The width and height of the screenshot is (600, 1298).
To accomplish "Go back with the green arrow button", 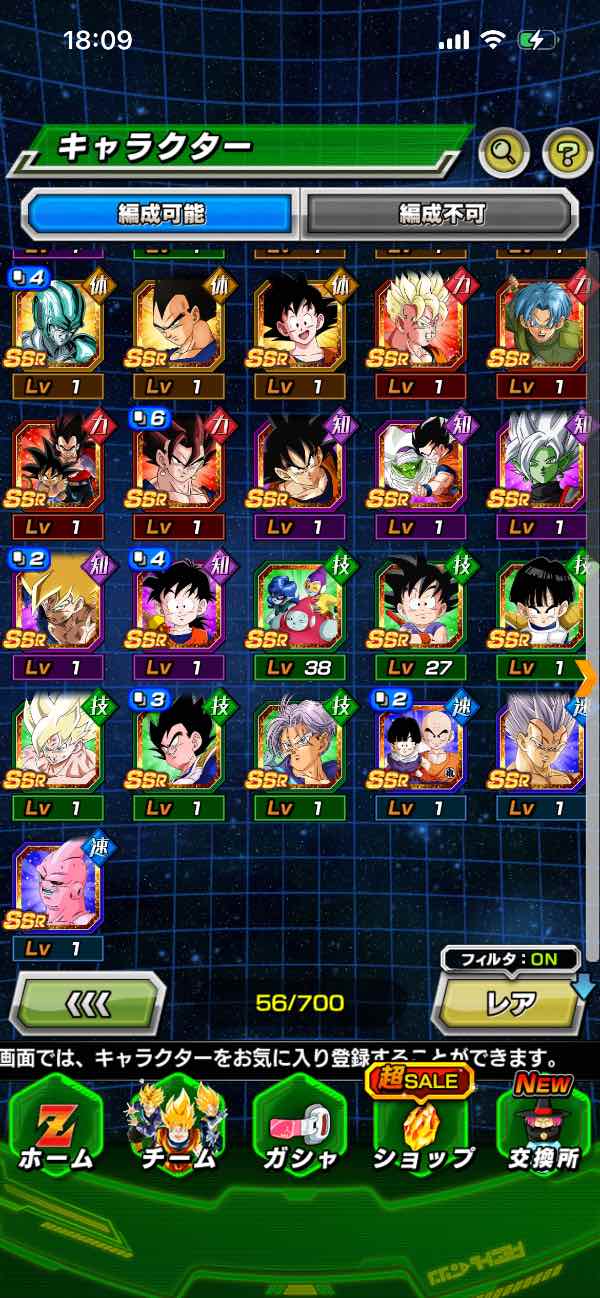I will (87, 1002).
